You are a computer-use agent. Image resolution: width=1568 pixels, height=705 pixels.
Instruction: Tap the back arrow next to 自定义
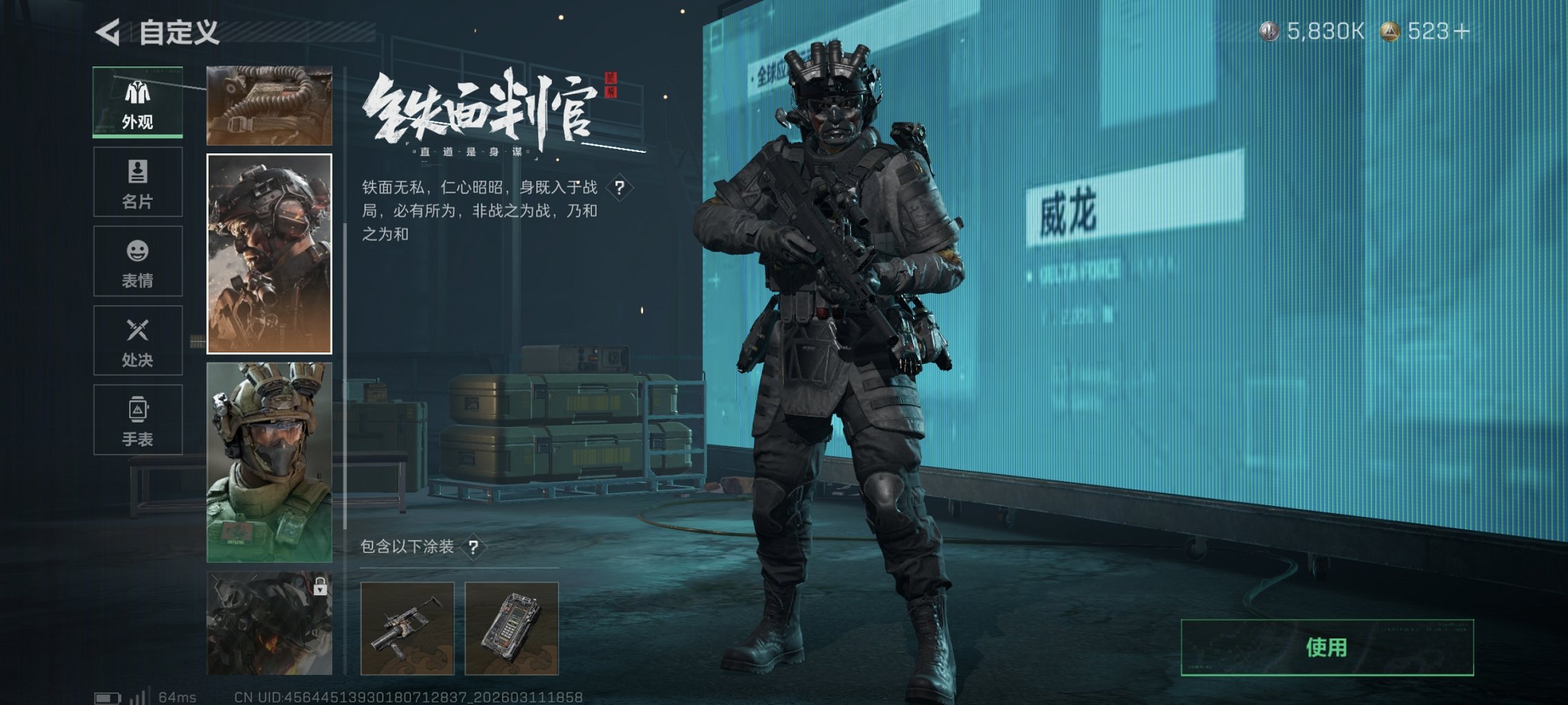[x=107, y=30]
